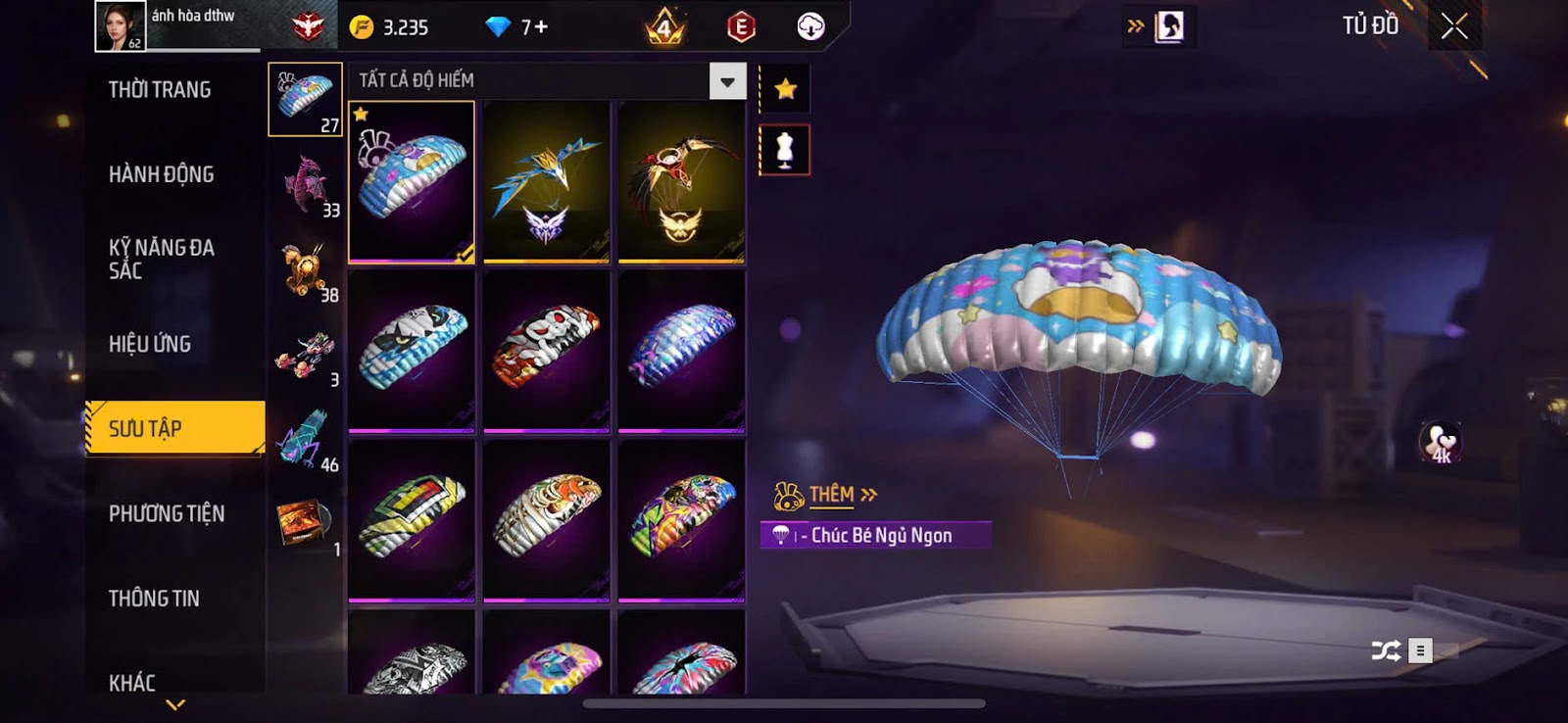Screen dimensions: 1568x723
Task: Open the player profile avatar
Action: click(x=121, y=25)
